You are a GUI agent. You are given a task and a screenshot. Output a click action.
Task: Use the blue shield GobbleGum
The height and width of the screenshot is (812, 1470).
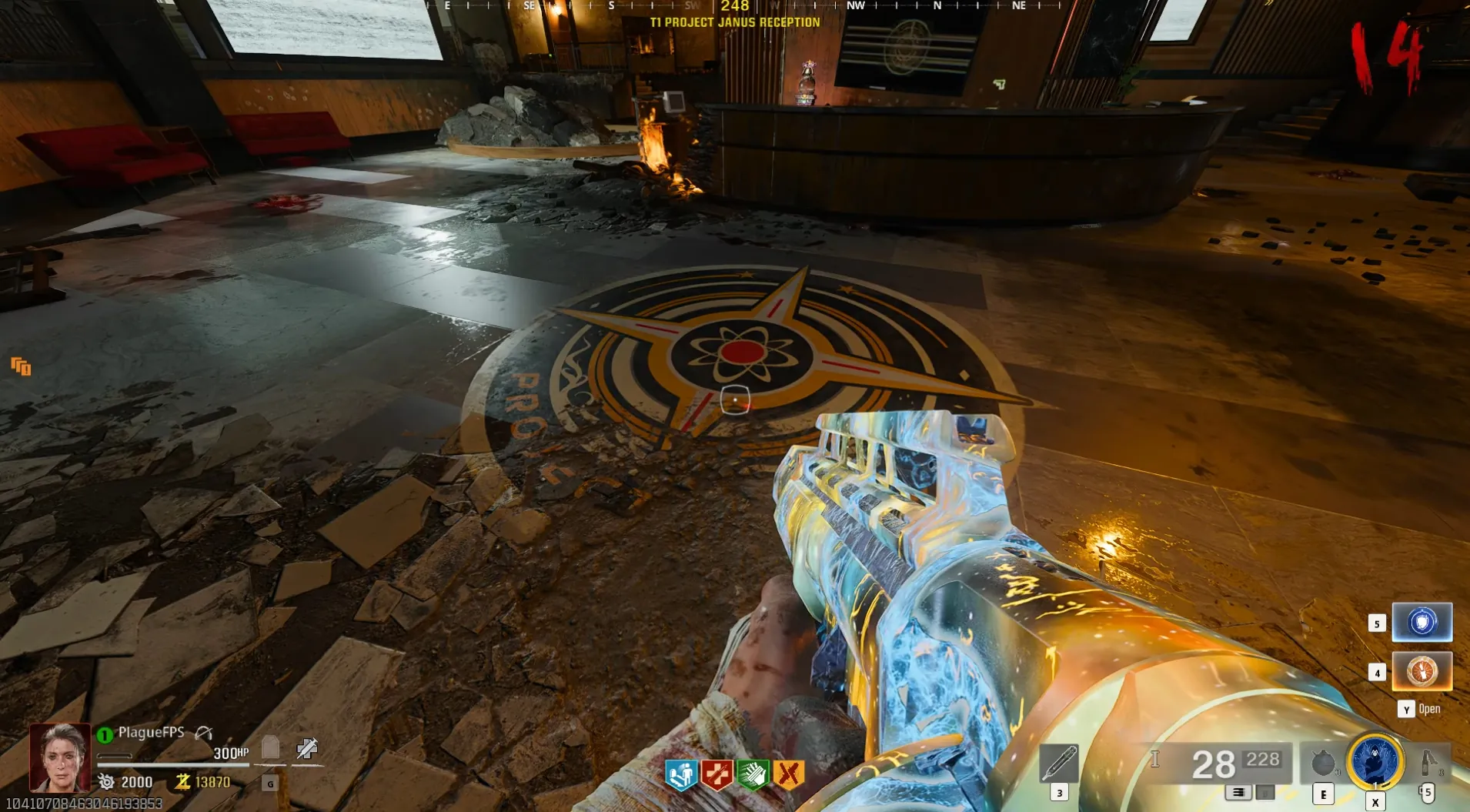(1422, 622)
